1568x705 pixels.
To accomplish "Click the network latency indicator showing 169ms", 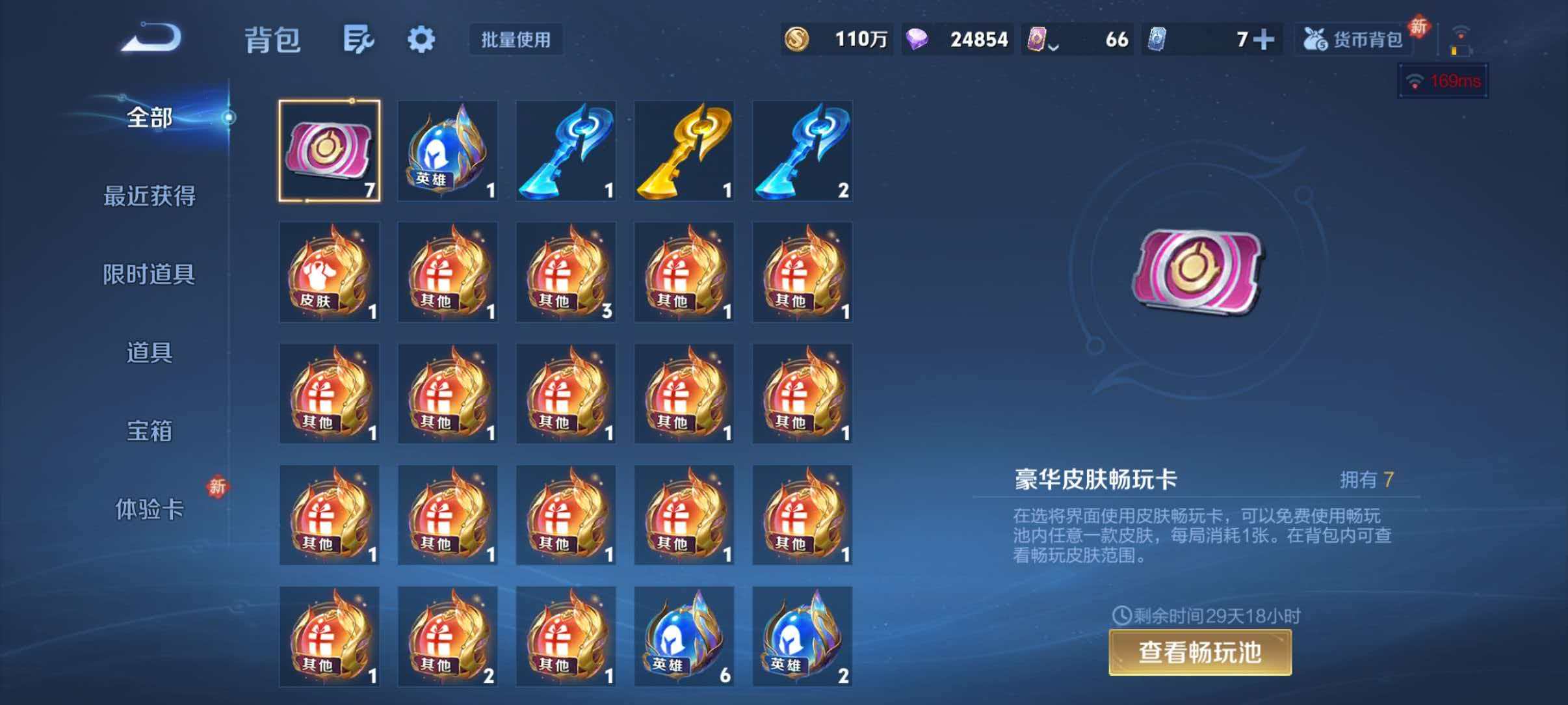I will 1443,81.
